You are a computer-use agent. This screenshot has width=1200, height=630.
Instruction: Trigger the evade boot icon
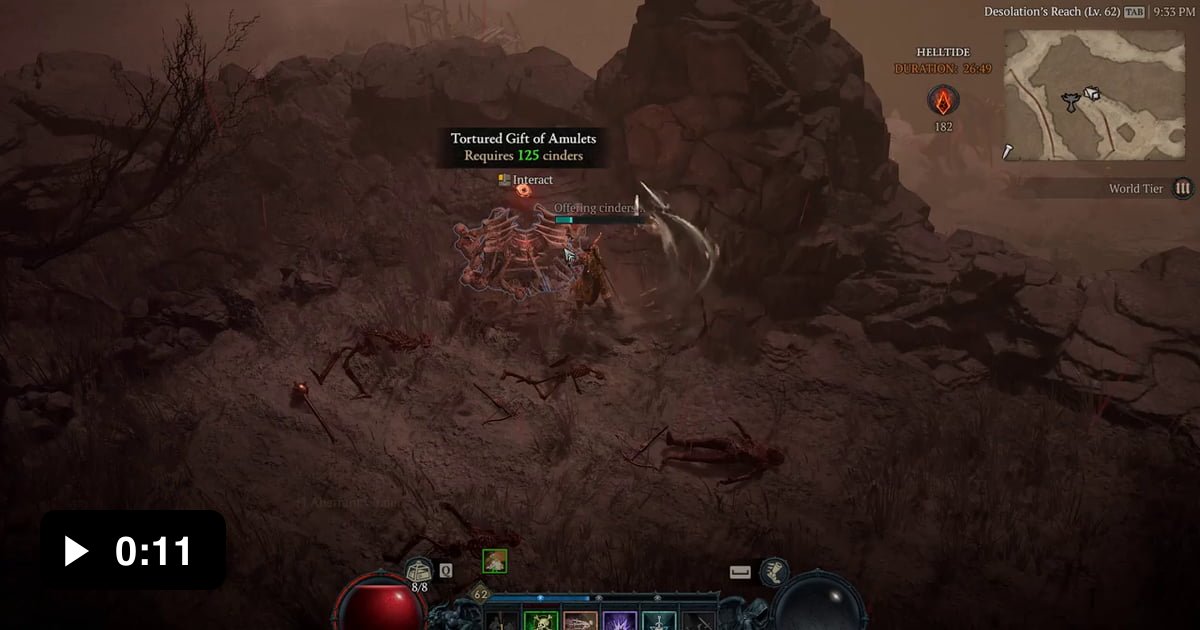pyautogui.click(x=774, y=571)
